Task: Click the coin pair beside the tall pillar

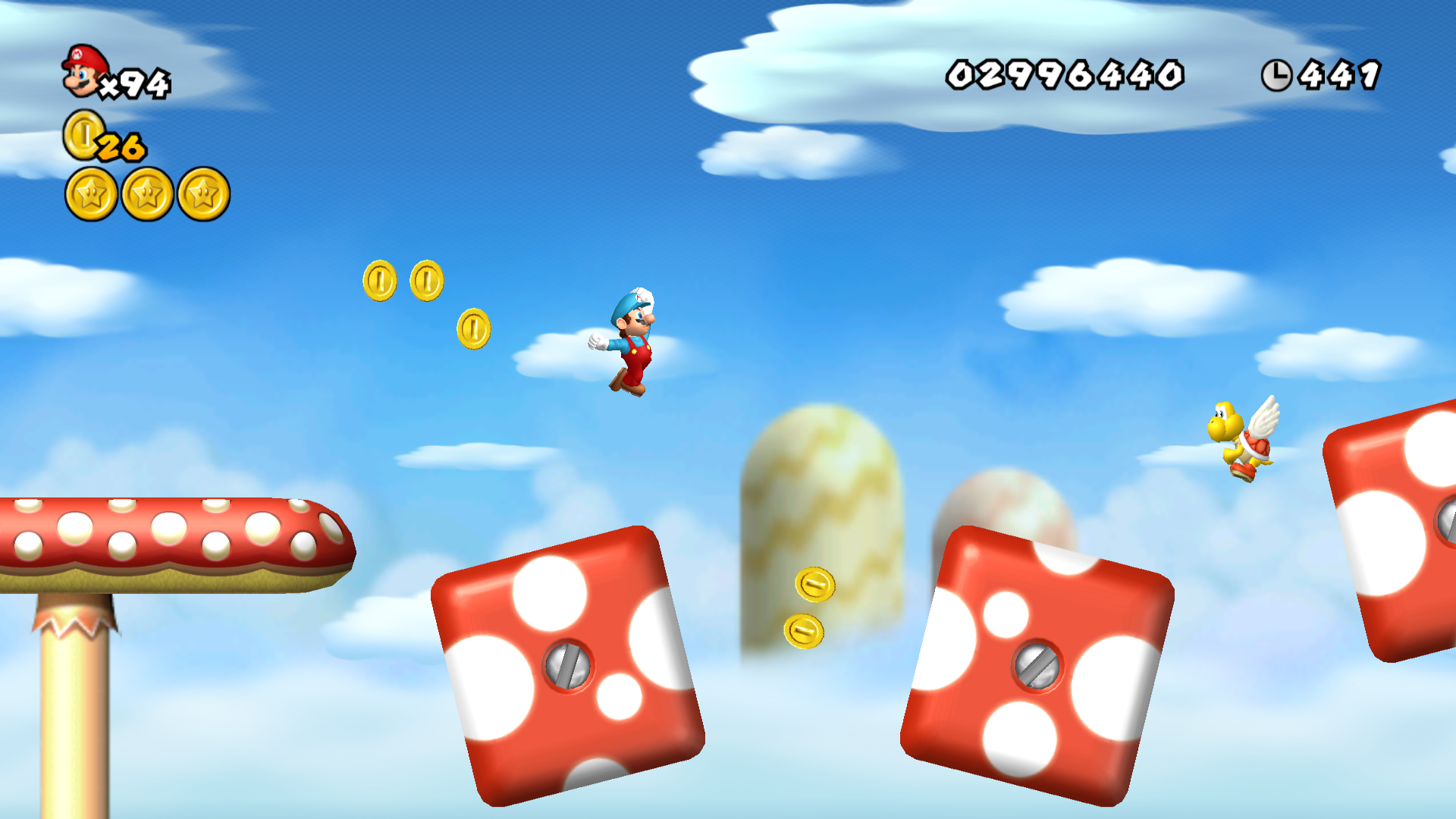Action: (x=810, y=607)
